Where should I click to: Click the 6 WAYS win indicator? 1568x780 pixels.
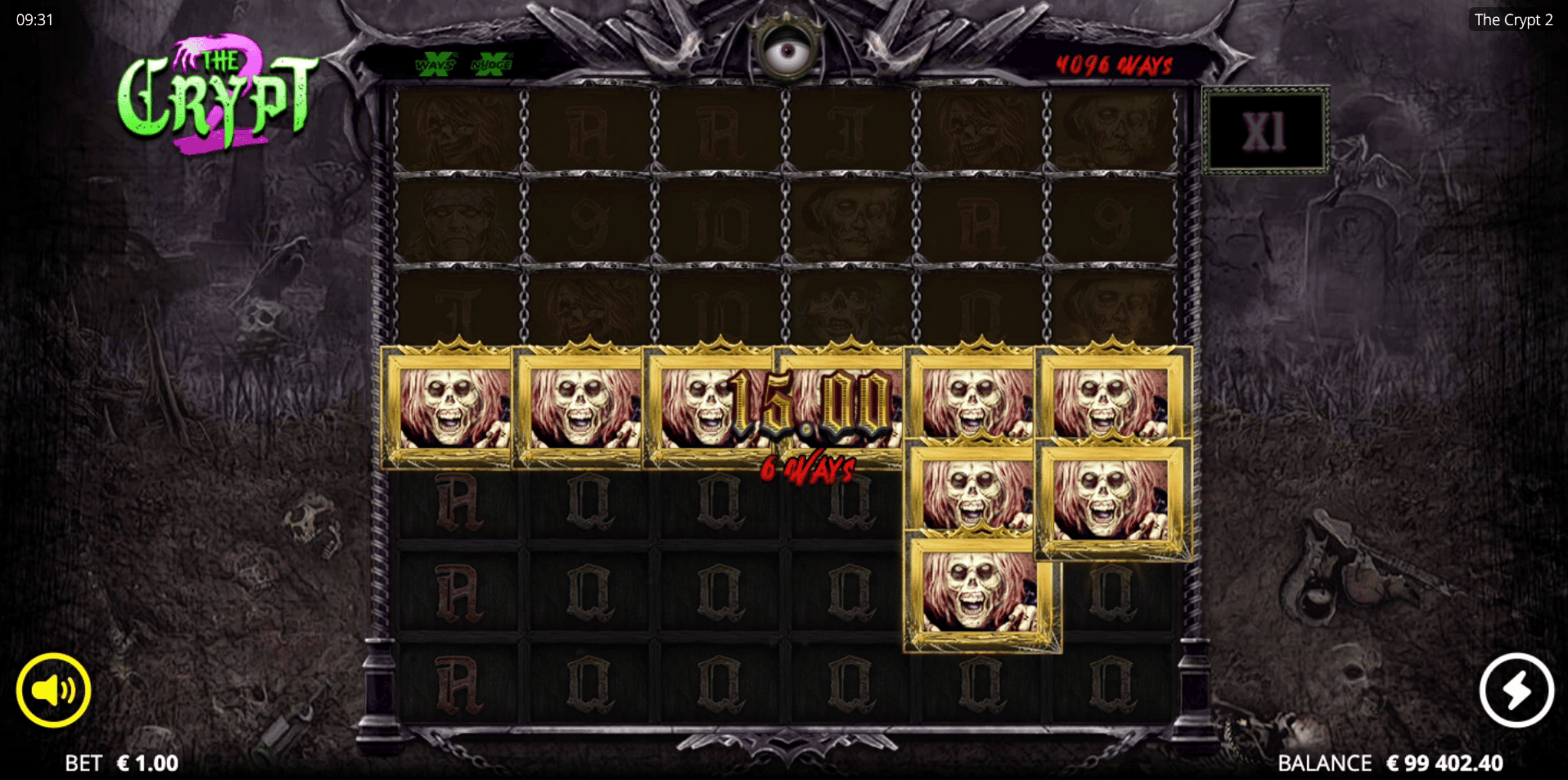click(808, 470)
